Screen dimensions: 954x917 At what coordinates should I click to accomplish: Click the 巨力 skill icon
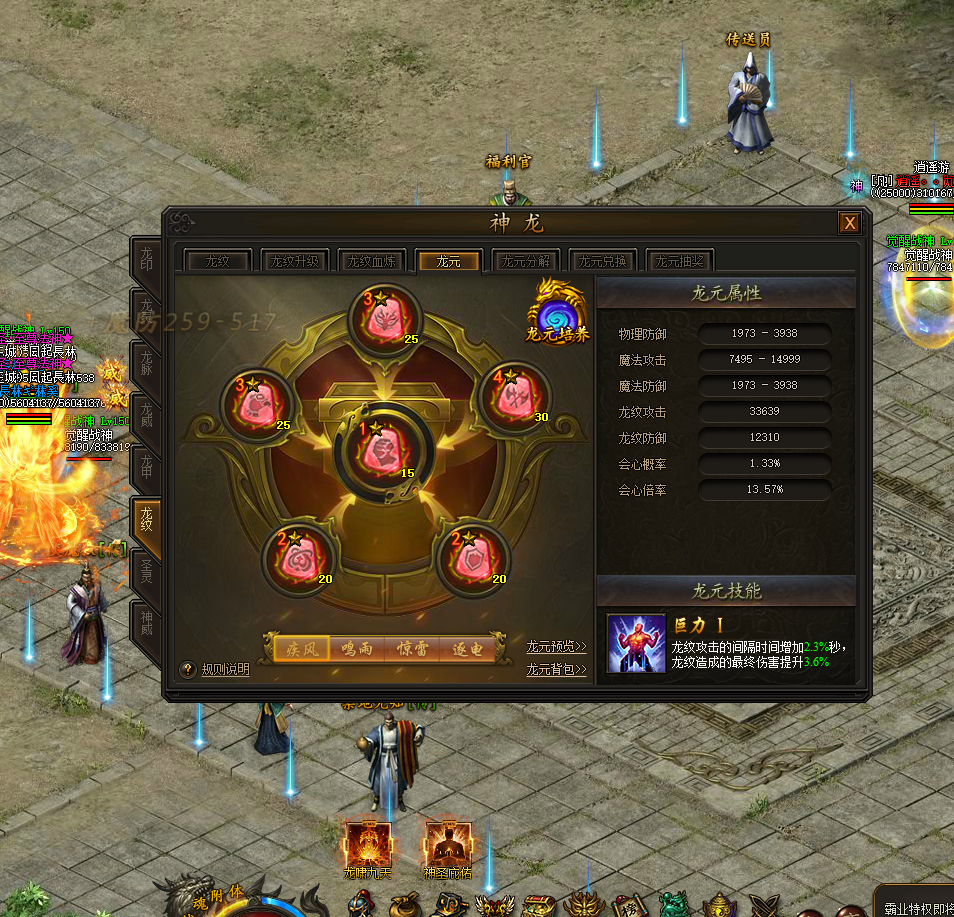point(636,643)
